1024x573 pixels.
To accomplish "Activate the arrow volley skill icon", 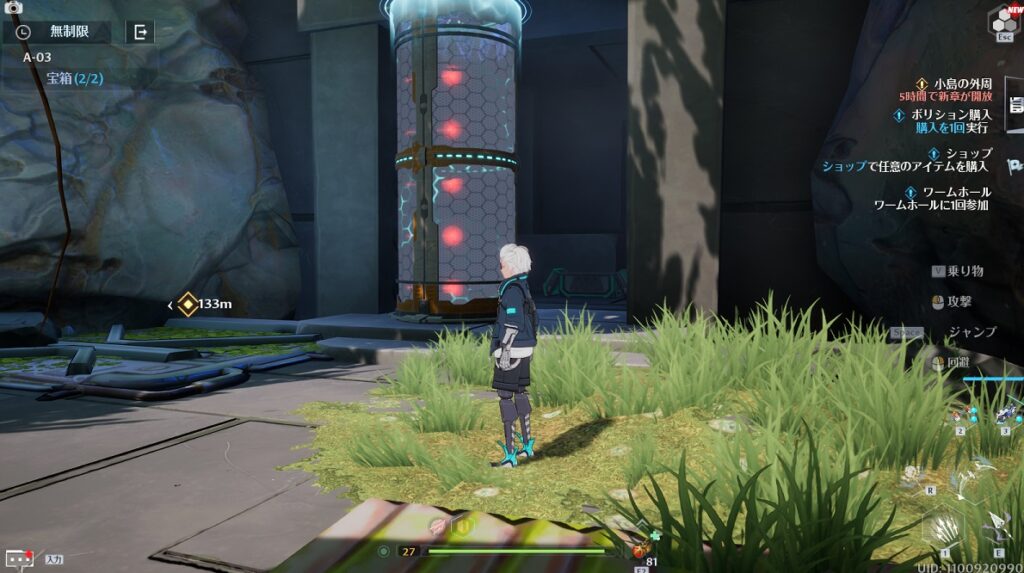I will [943, 528].
